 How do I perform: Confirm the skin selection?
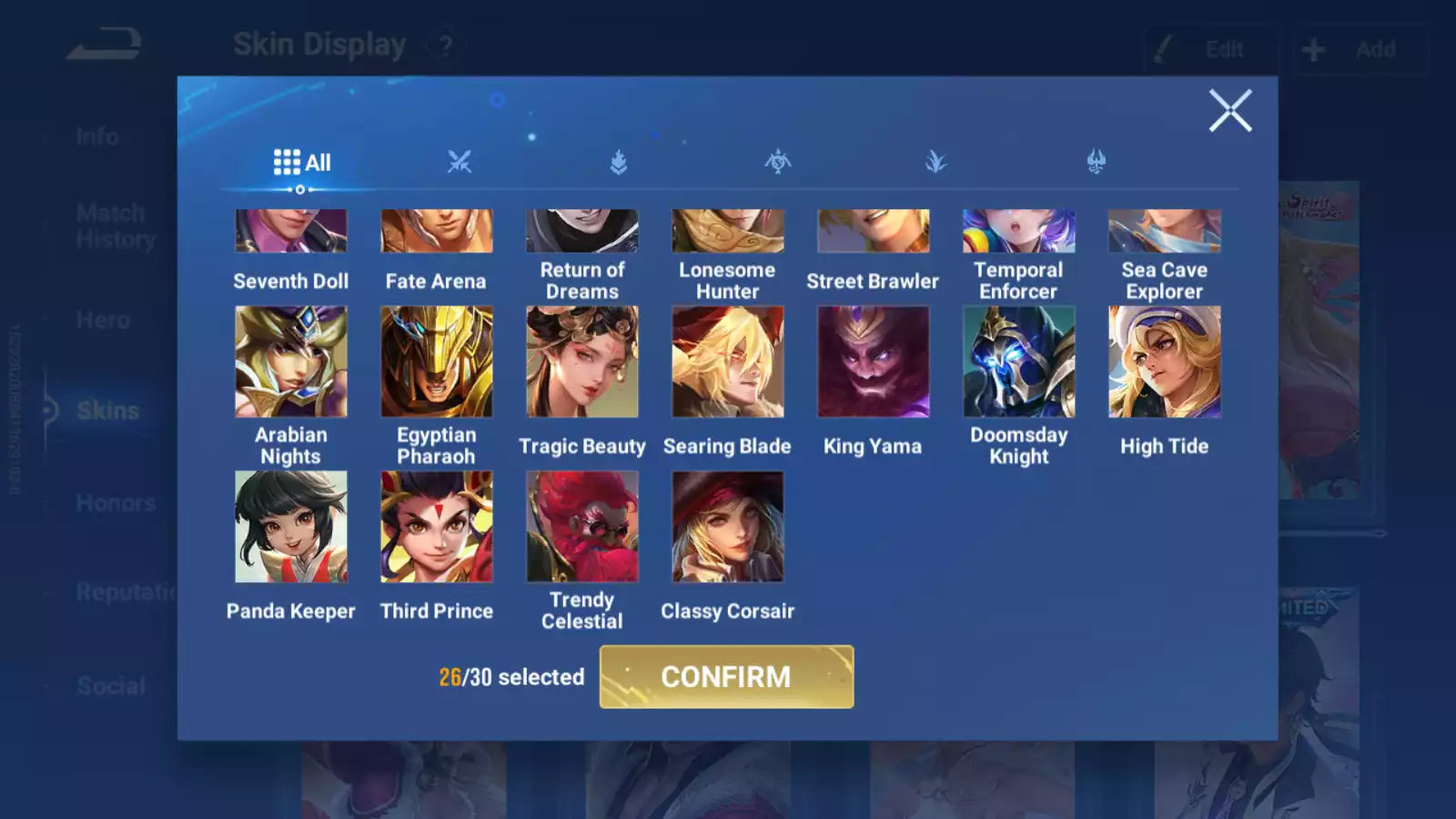pyautogui.click(x=726, y=676)
